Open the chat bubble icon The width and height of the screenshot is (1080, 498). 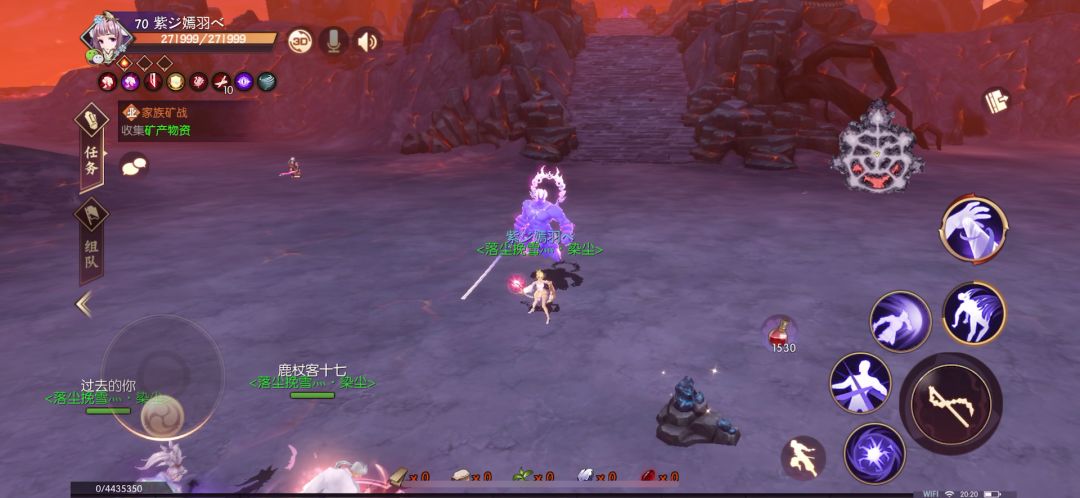pyautogui.click(x=133, y=167)
